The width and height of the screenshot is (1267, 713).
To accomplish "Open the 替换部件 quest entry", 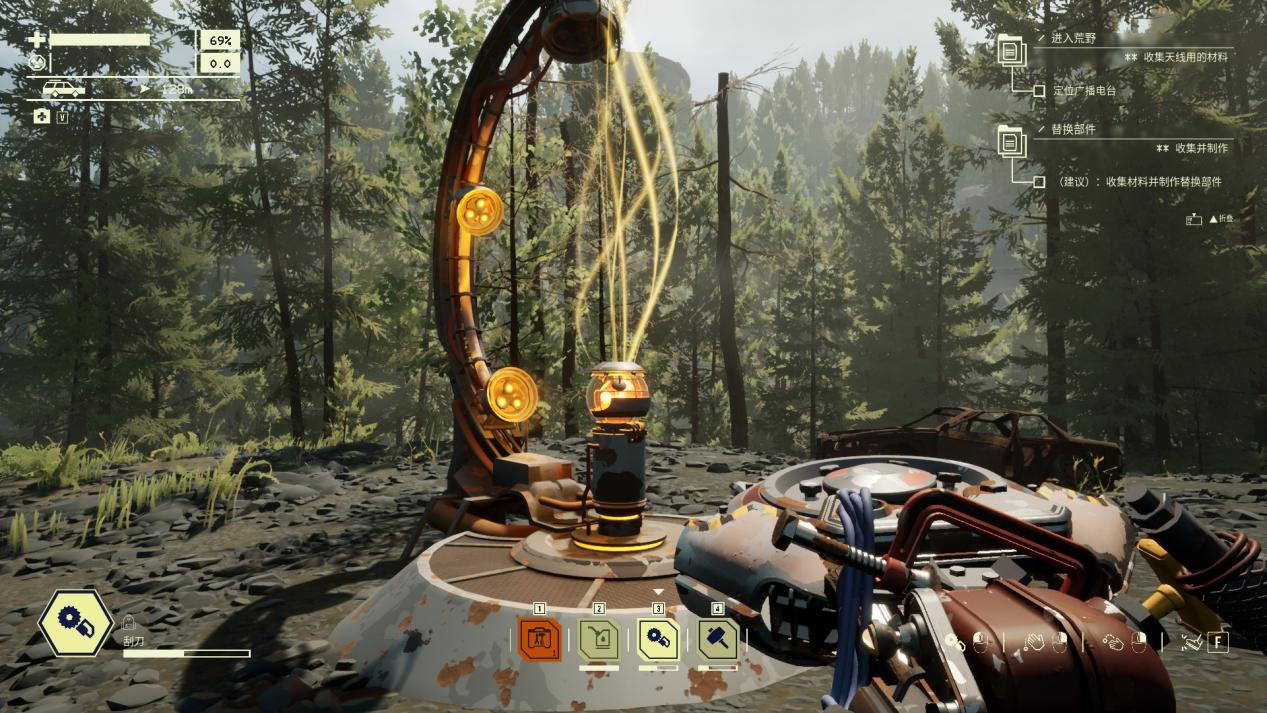I will tap(1073, 130).
